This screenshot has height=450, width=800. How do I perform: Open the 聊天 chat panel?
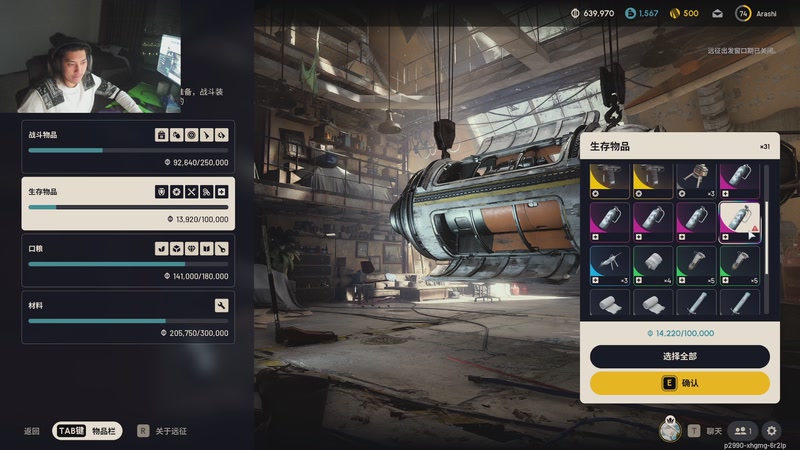704,431
